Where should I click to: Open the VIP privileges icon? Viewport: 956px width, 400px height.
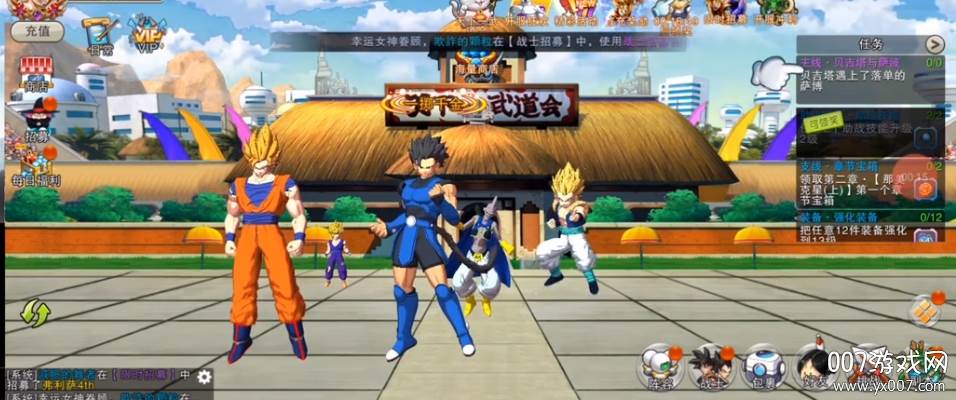click(x=146, y=35)
